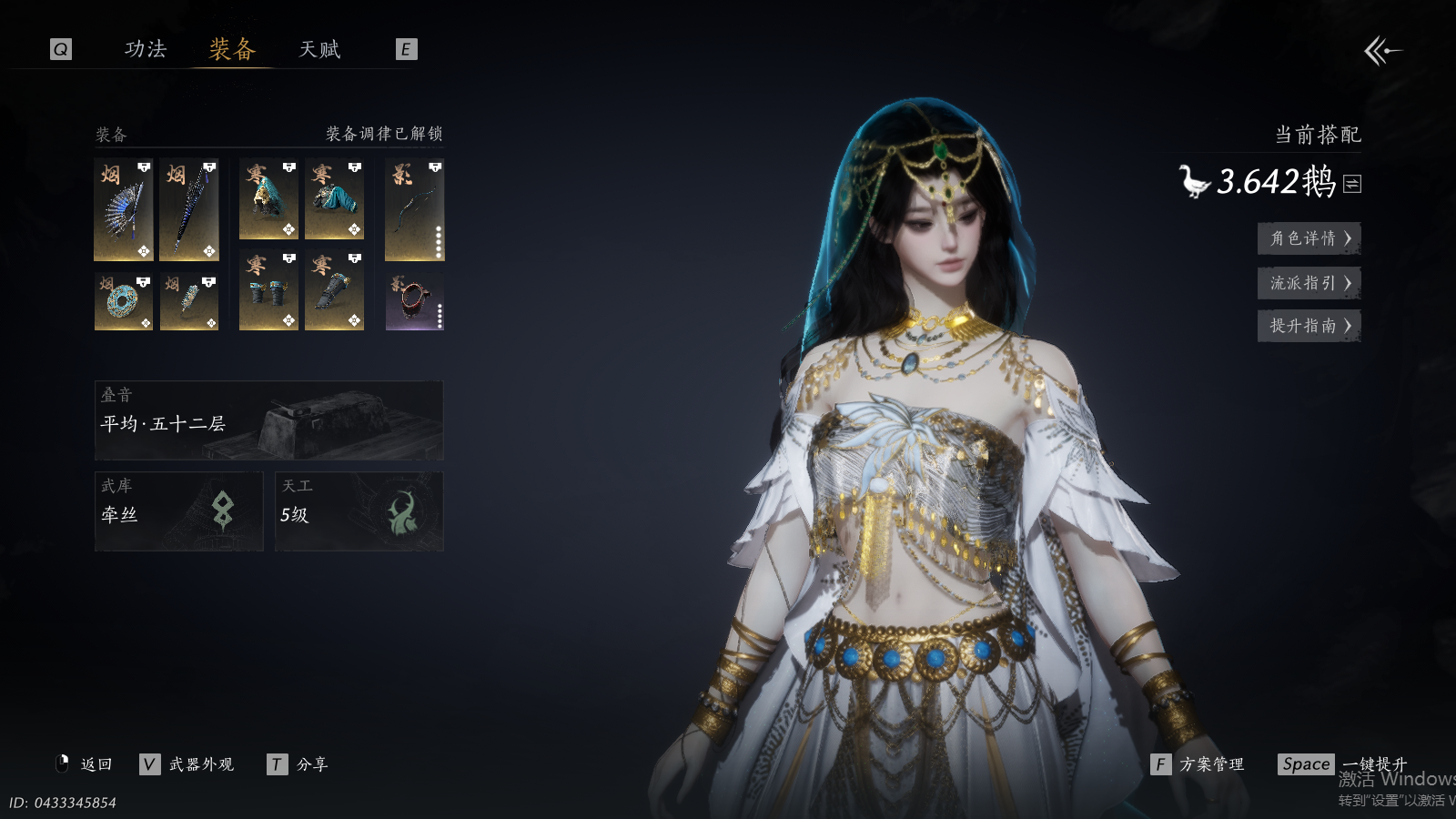Screen dimensions: 1456x819
Task: Open the 叠音 平均·五十二层 panel
Action: click(268, 420)
